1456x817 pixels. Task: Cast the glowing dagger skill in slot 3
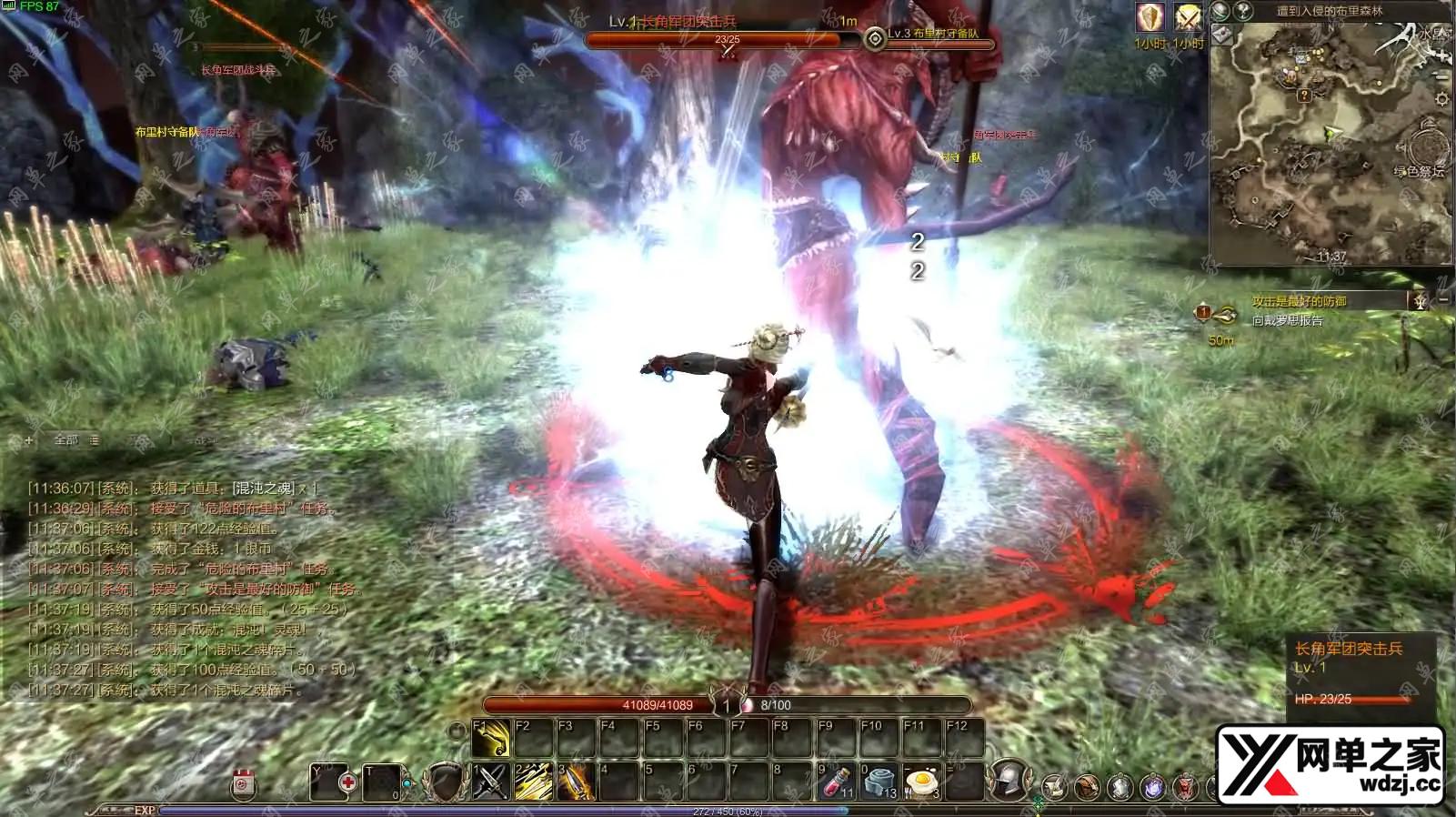point(577,782)
